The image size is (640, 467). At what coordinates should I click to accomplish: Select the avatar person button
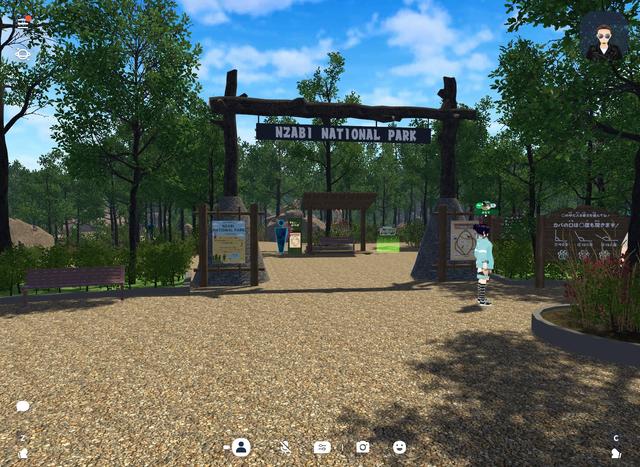(241, 447)
